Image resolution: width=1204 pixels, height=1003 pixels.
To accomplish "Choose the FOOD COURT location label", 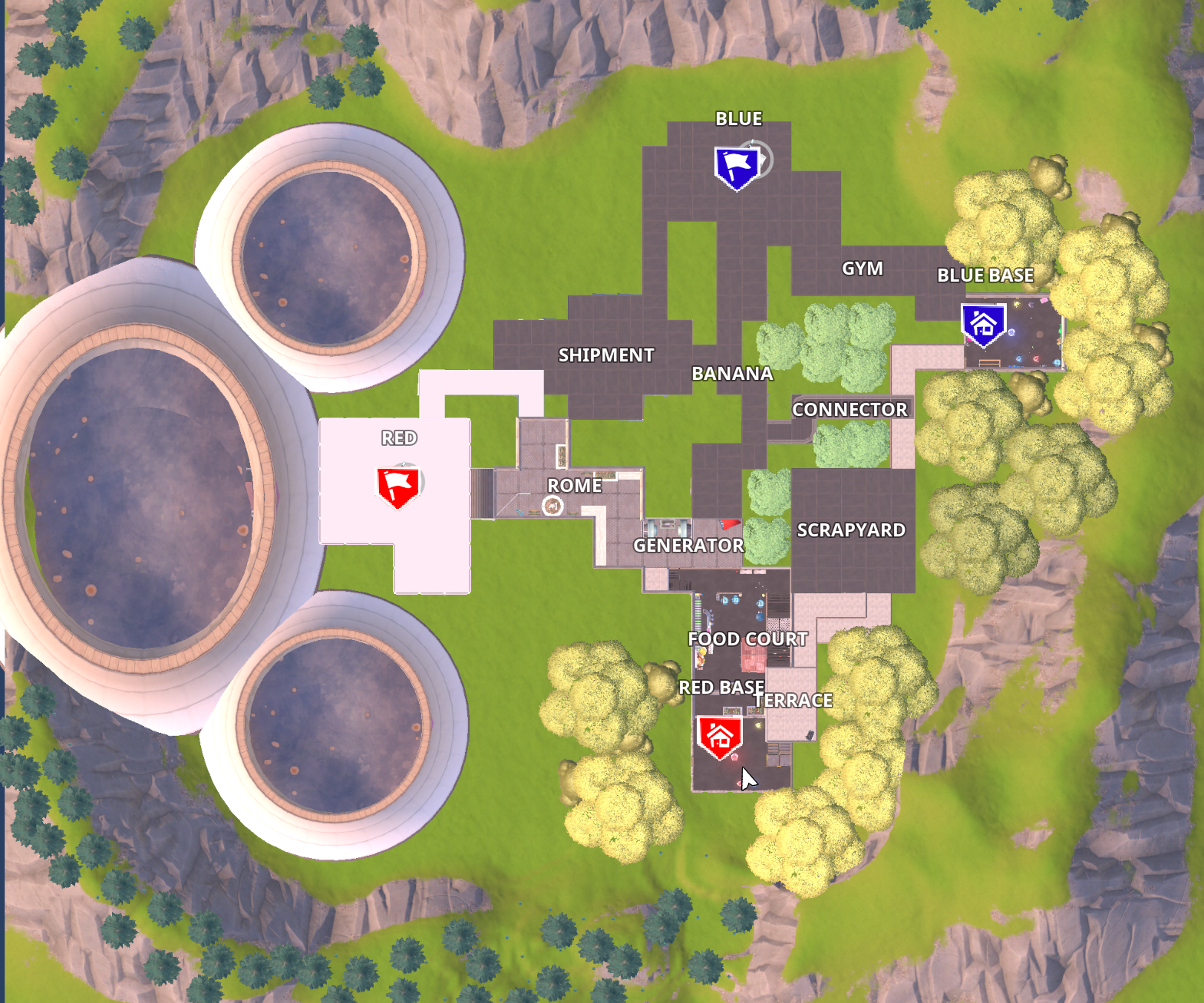I will coord(747,639).
